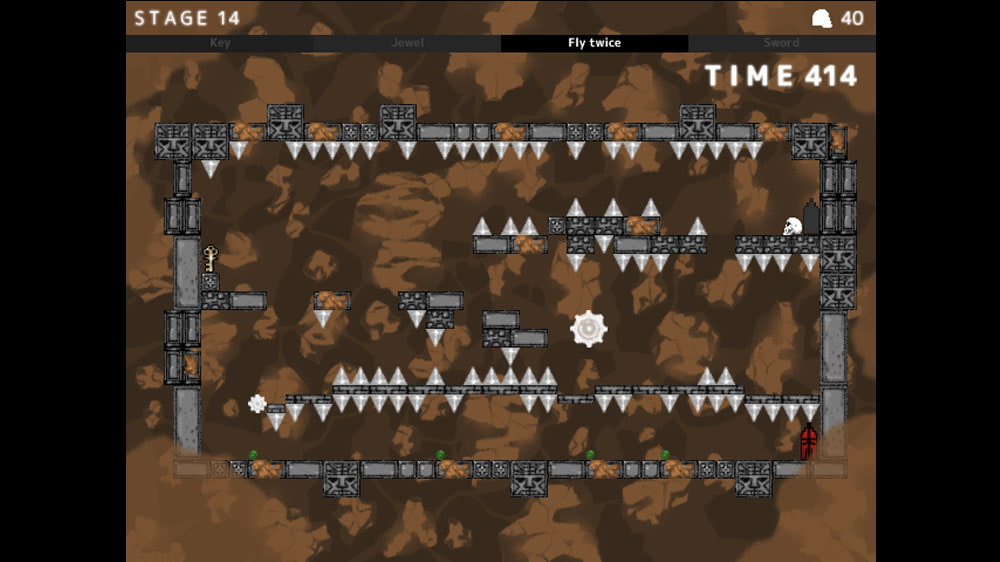Activate the highlighted Fly twice segment
Image resolution: width=1000 pixels, height=562 pixels.
coord(594,43)
